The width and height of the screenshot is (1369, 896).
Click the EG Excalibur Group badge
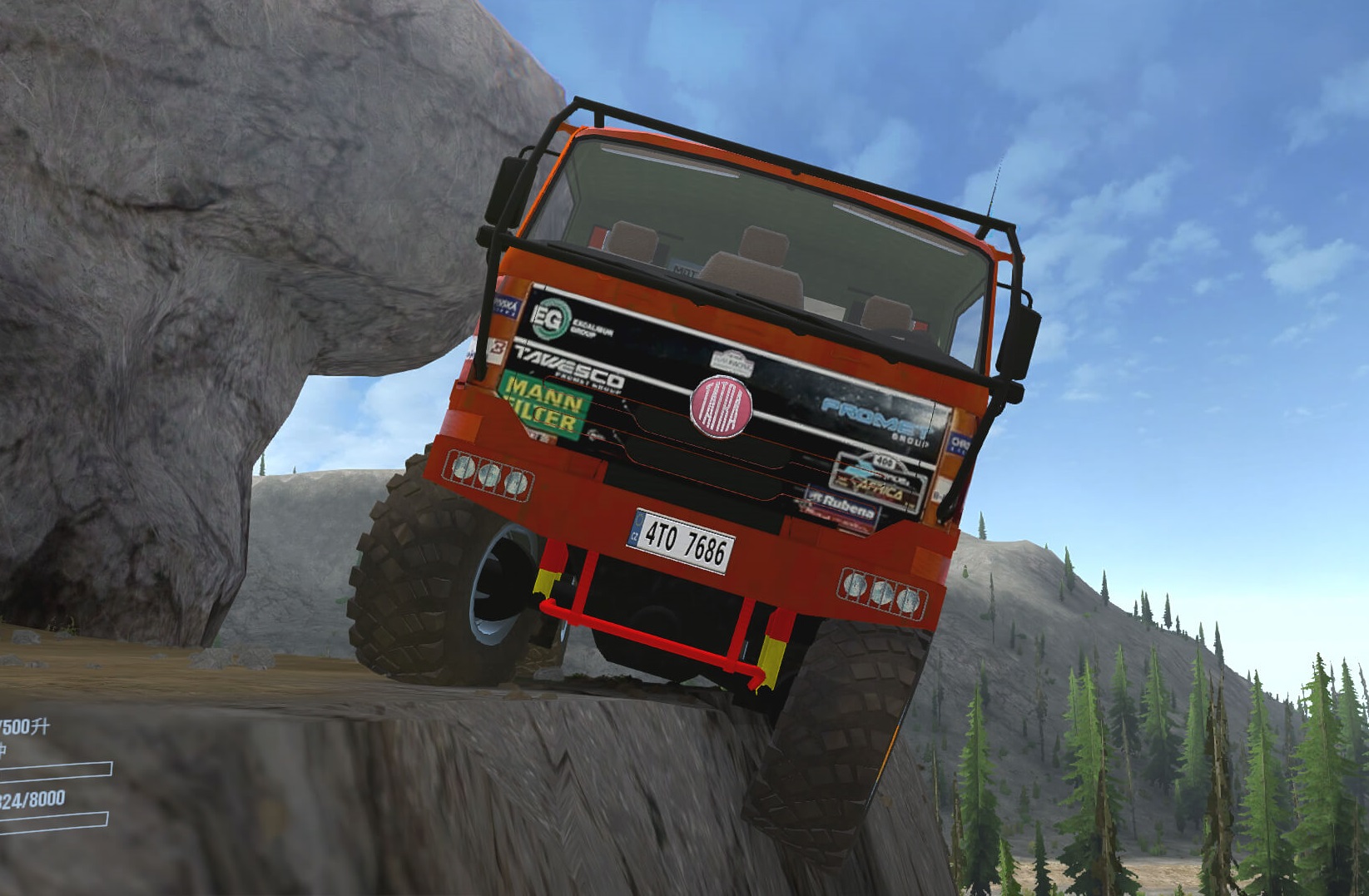552,316
